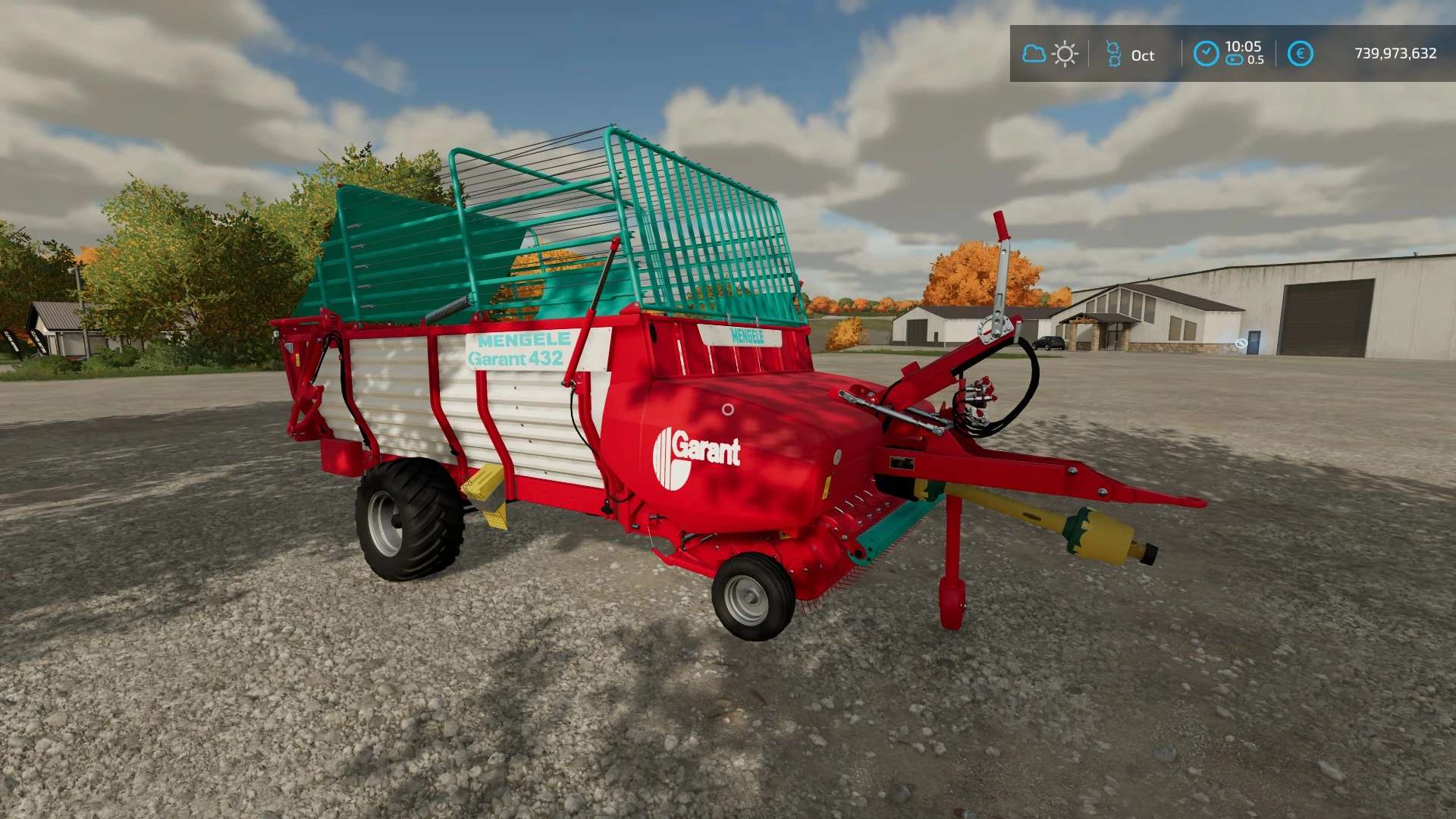Click the cloud weather icon
The image size is (1456, 819).
(x=1034, y=54)
